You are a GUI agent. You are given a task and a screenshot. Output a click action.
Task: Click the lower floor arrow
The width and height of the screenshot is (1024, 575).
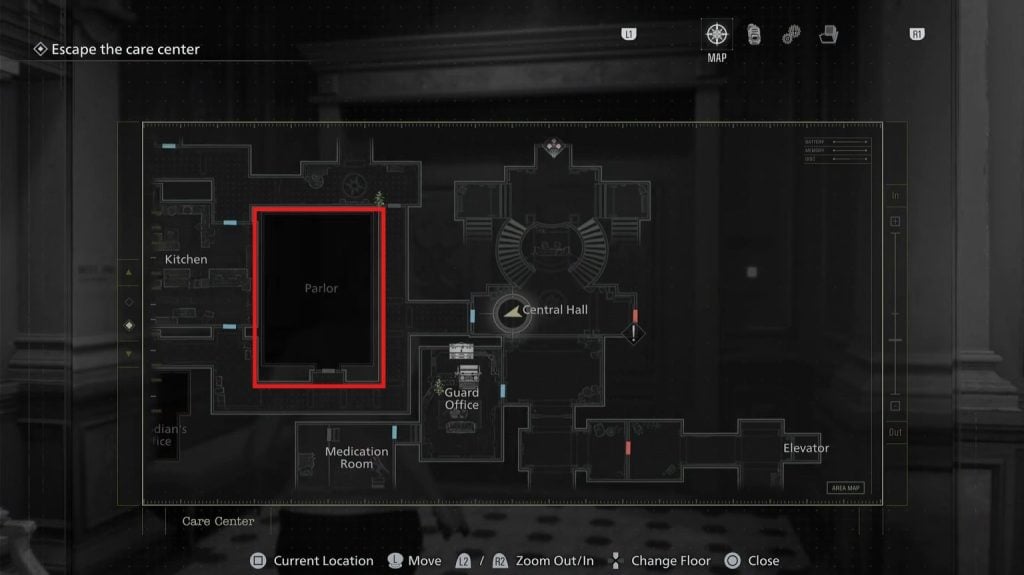point(127,353)
